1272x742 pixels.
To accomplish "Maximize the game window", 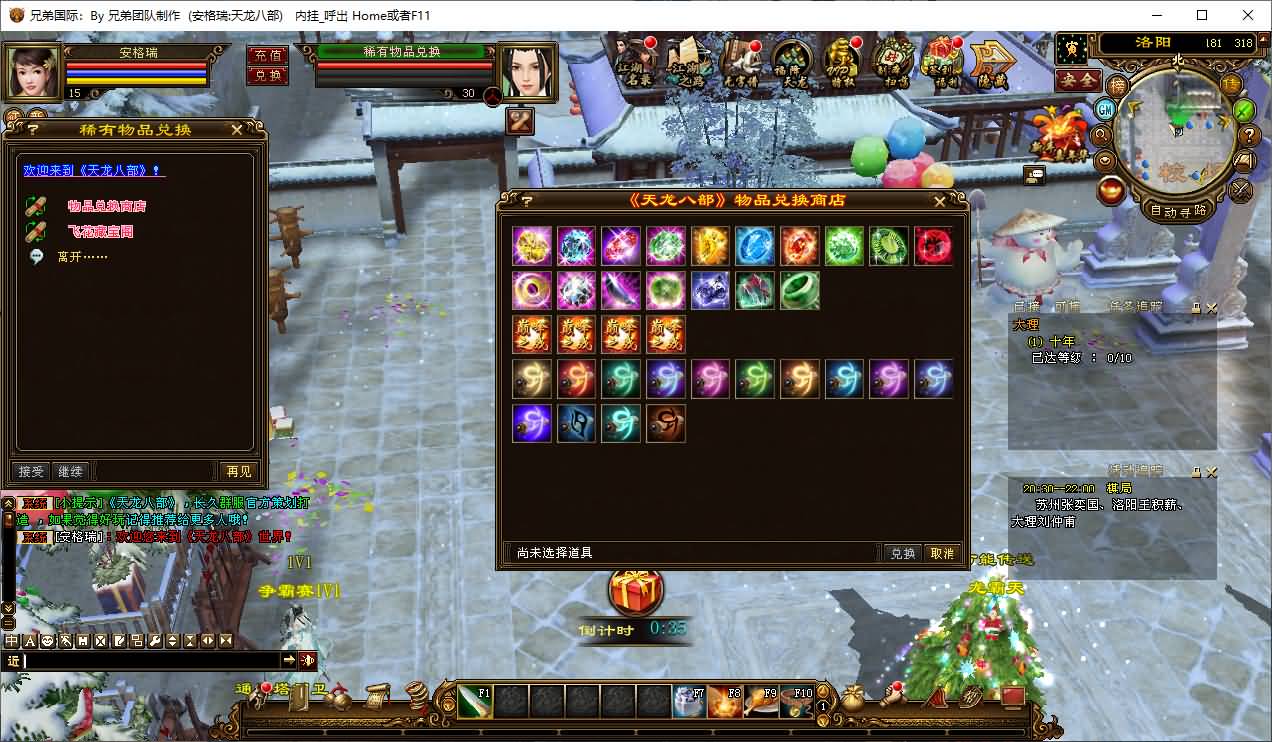I will 1202,15.
